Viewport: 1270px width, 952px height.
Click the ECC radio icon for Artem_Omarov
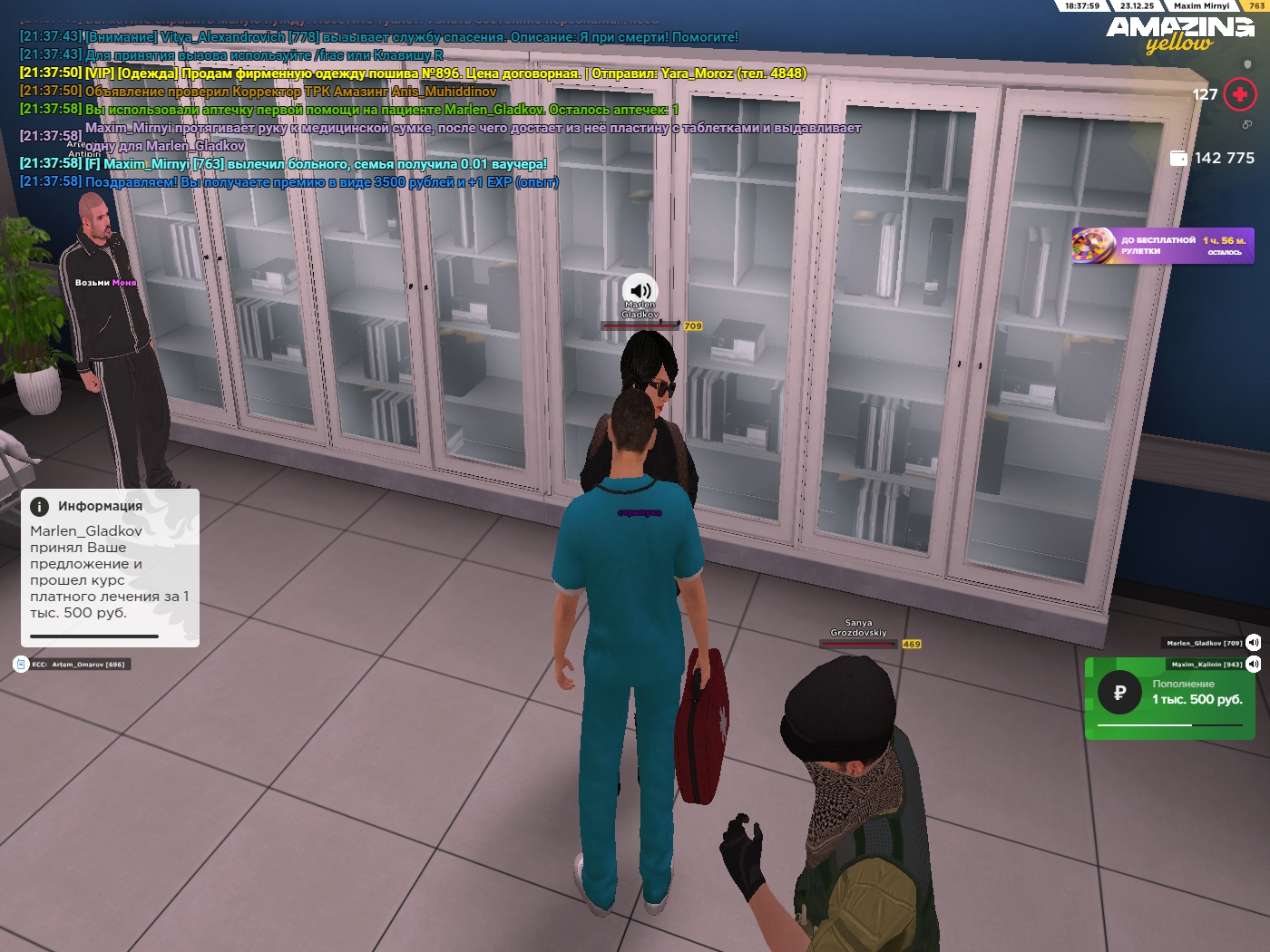22,664
